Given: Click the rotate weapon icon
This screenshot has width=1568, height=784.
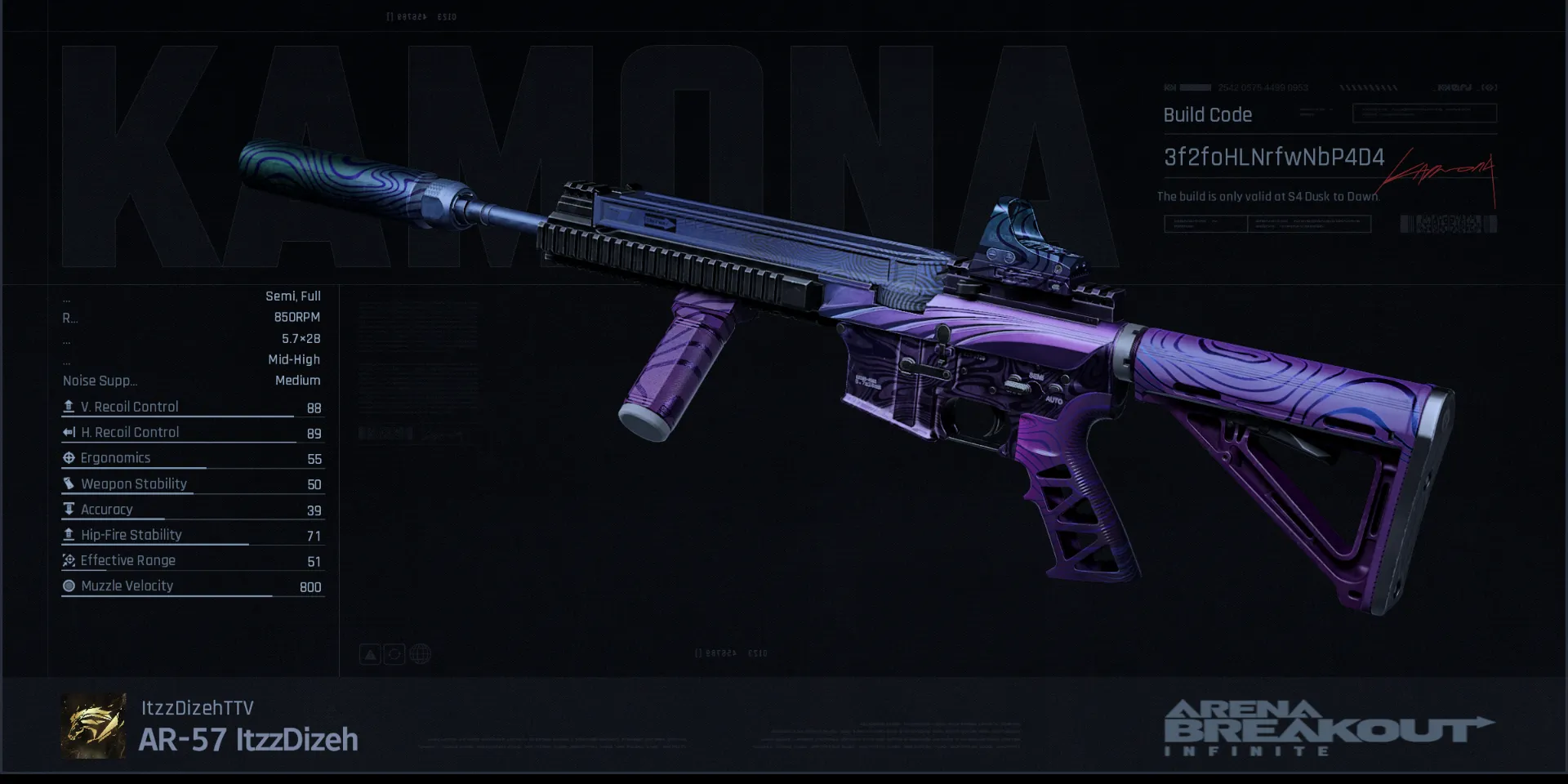Looking at the screenshot, I should click(x=394, y=653).
